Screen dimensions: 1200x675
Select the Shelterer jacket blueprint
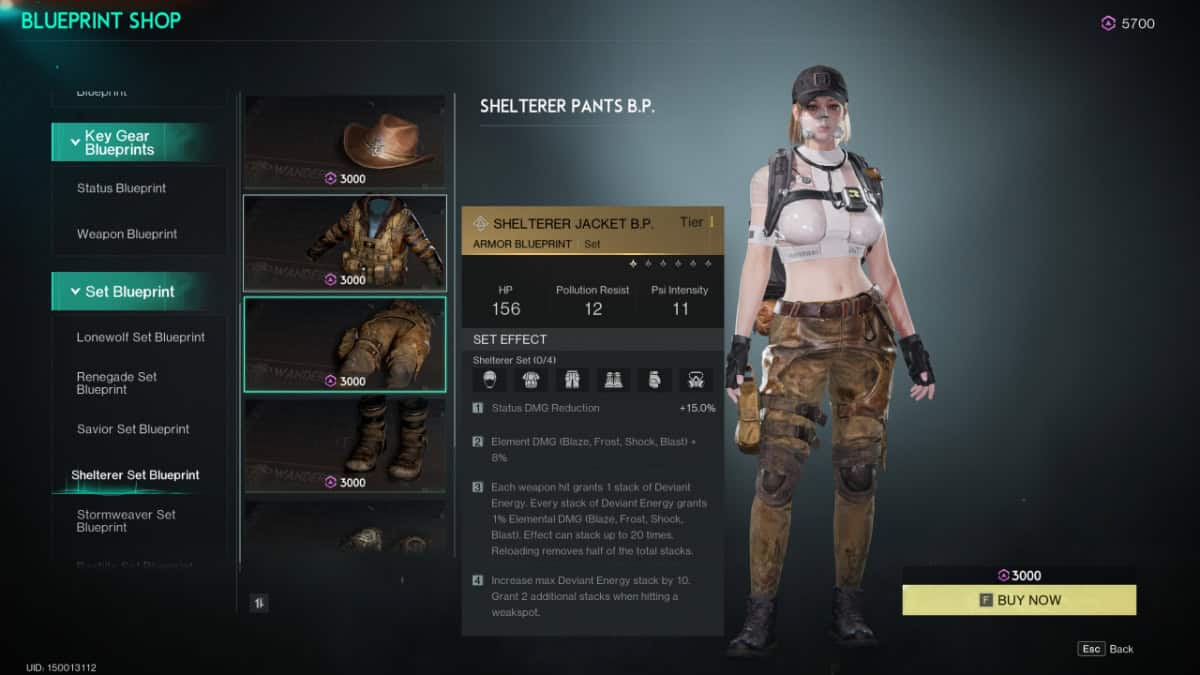click(x=345, y=243)
